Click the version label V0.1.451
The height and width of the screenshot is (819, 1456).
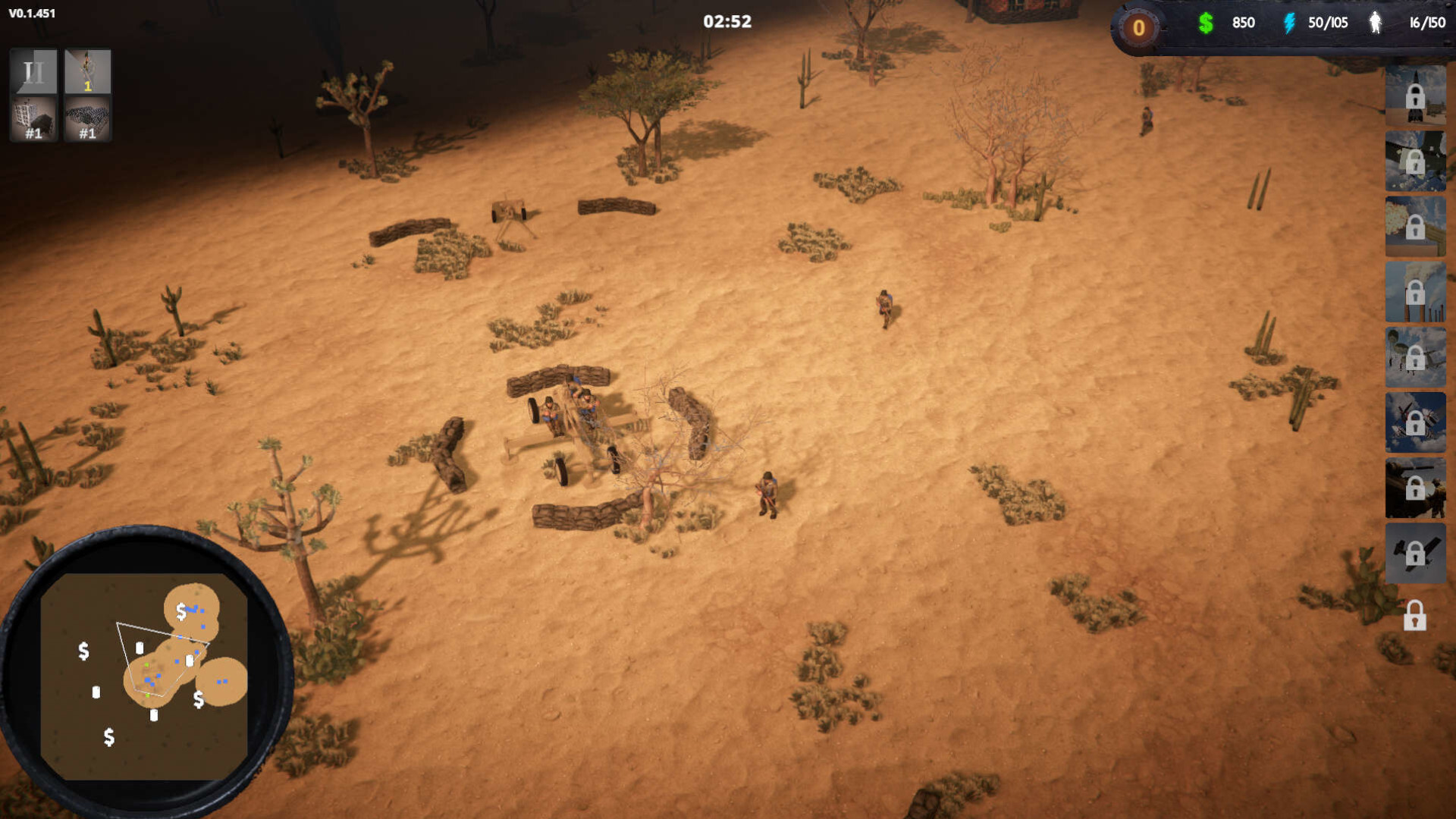click(30, 12)
